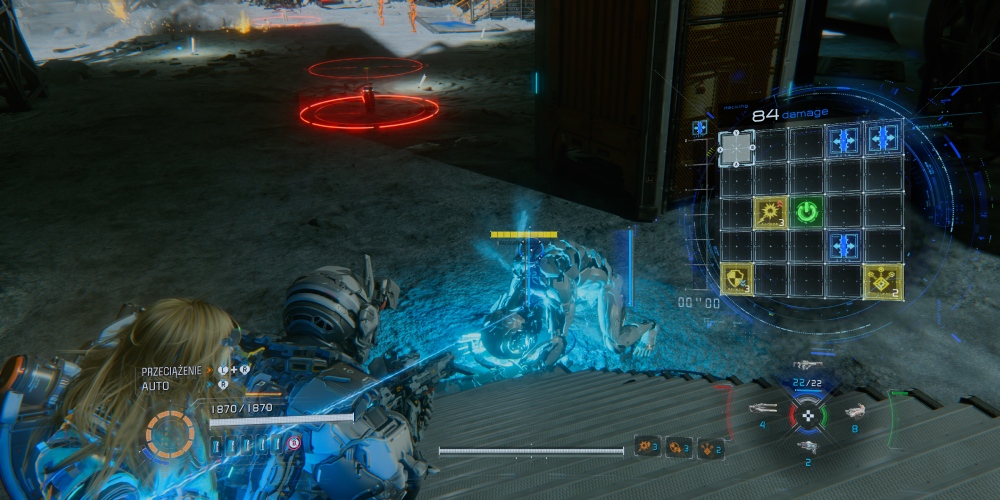This screenshot has width=1000, height=500.
Task: Choose the weapon with 2 ammo
Action: tap(806, 447)
